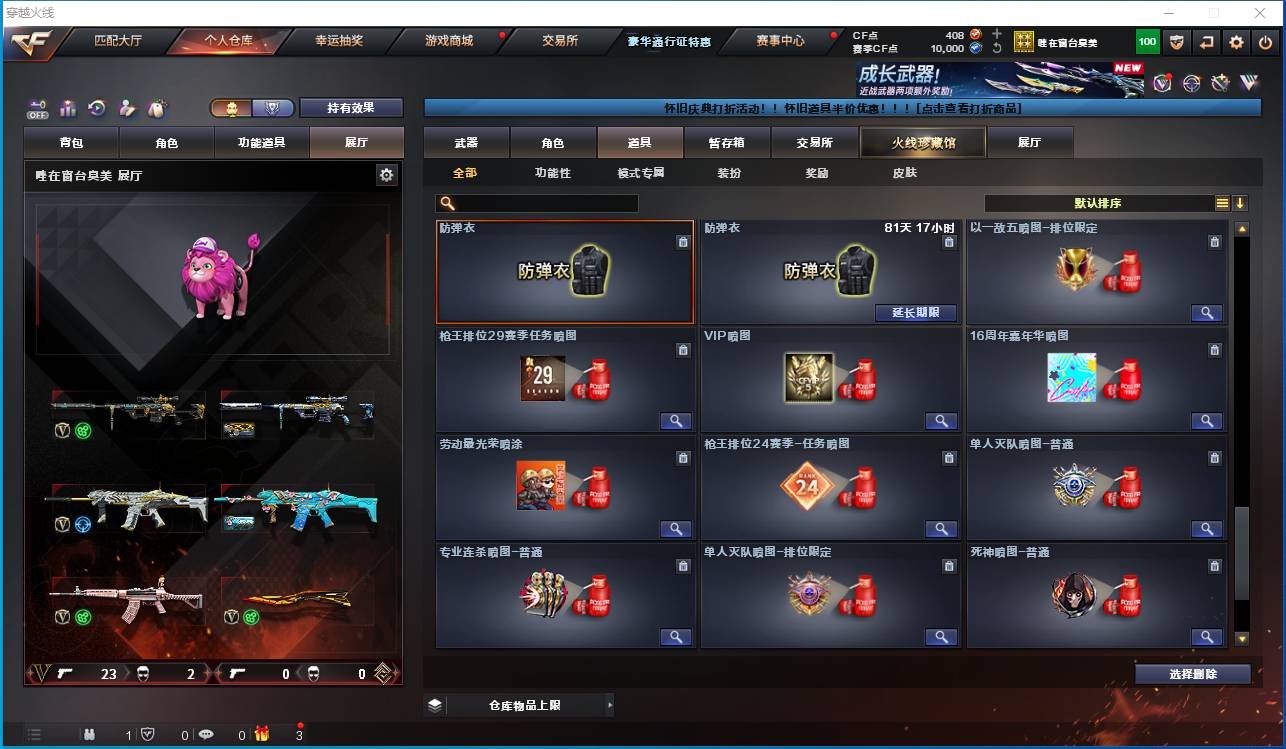Click the friends binoculars icon on bottom bar
Viewport: 1286px width, 749px height.
tap(90, 733)
